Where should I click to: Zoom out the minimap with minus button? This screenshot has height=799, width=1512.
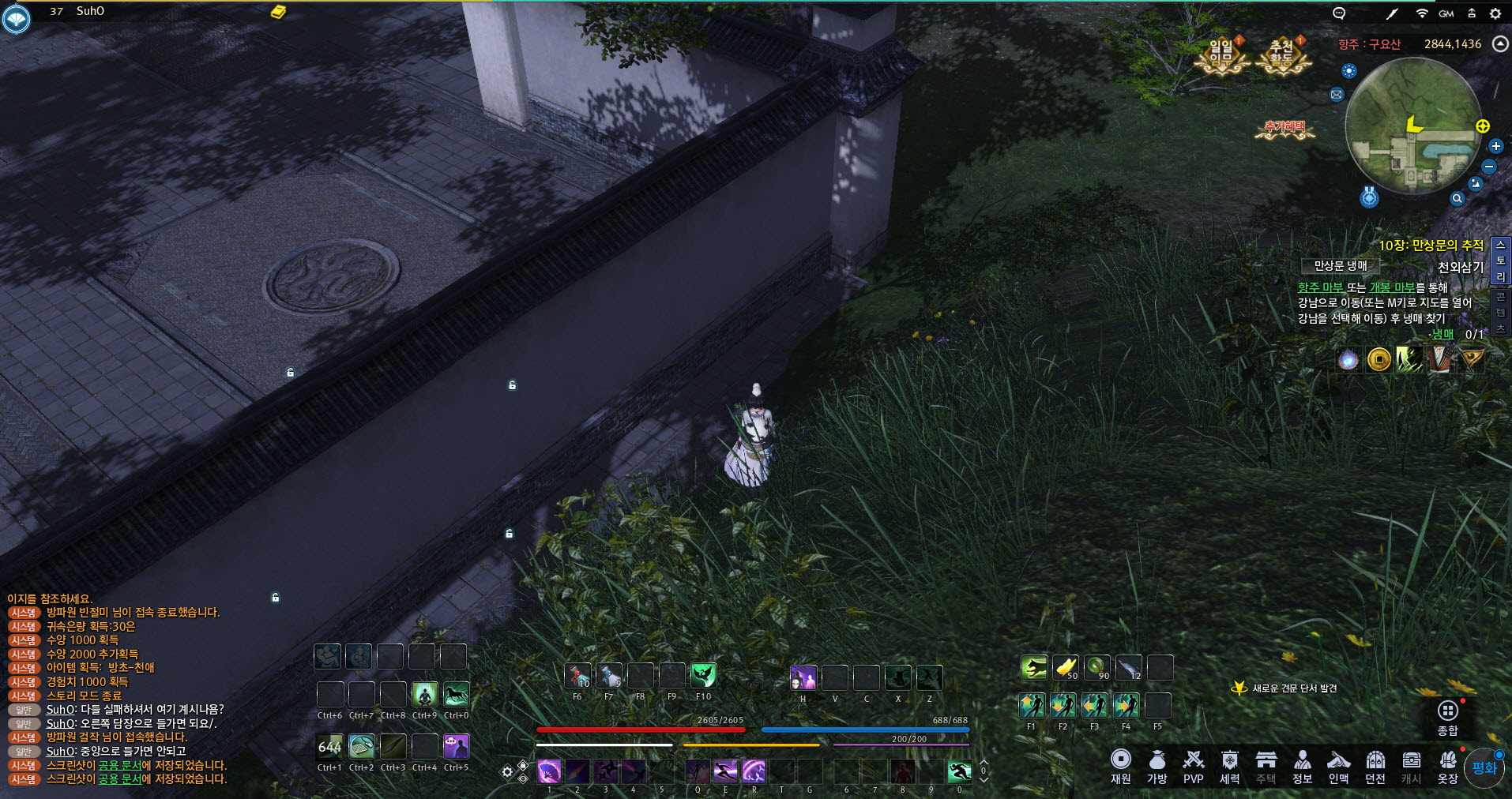[x=1489, y=167]
